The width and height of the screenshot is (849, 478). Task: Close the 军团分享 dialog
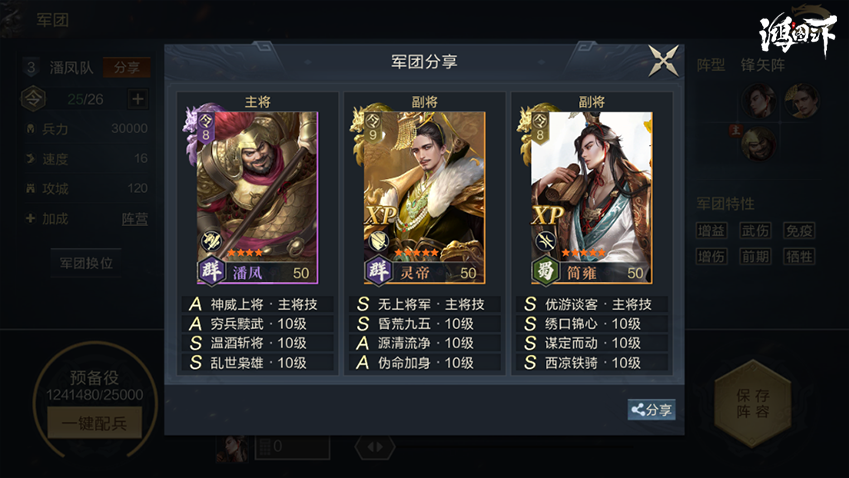(663, 61)
